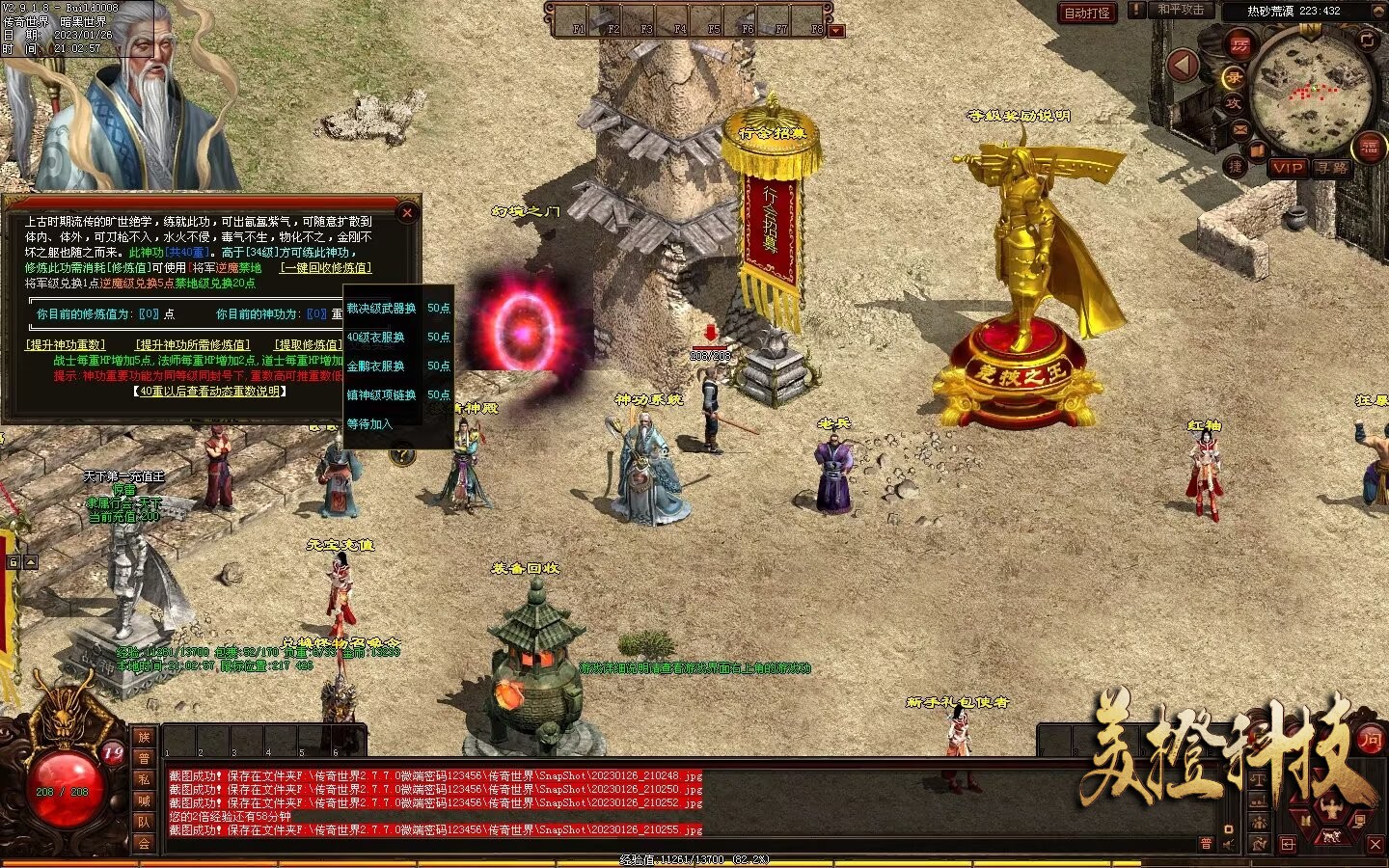Select 镇神级项链换 exchange entry
This screenshot has height=868, width=1389.
382,395
